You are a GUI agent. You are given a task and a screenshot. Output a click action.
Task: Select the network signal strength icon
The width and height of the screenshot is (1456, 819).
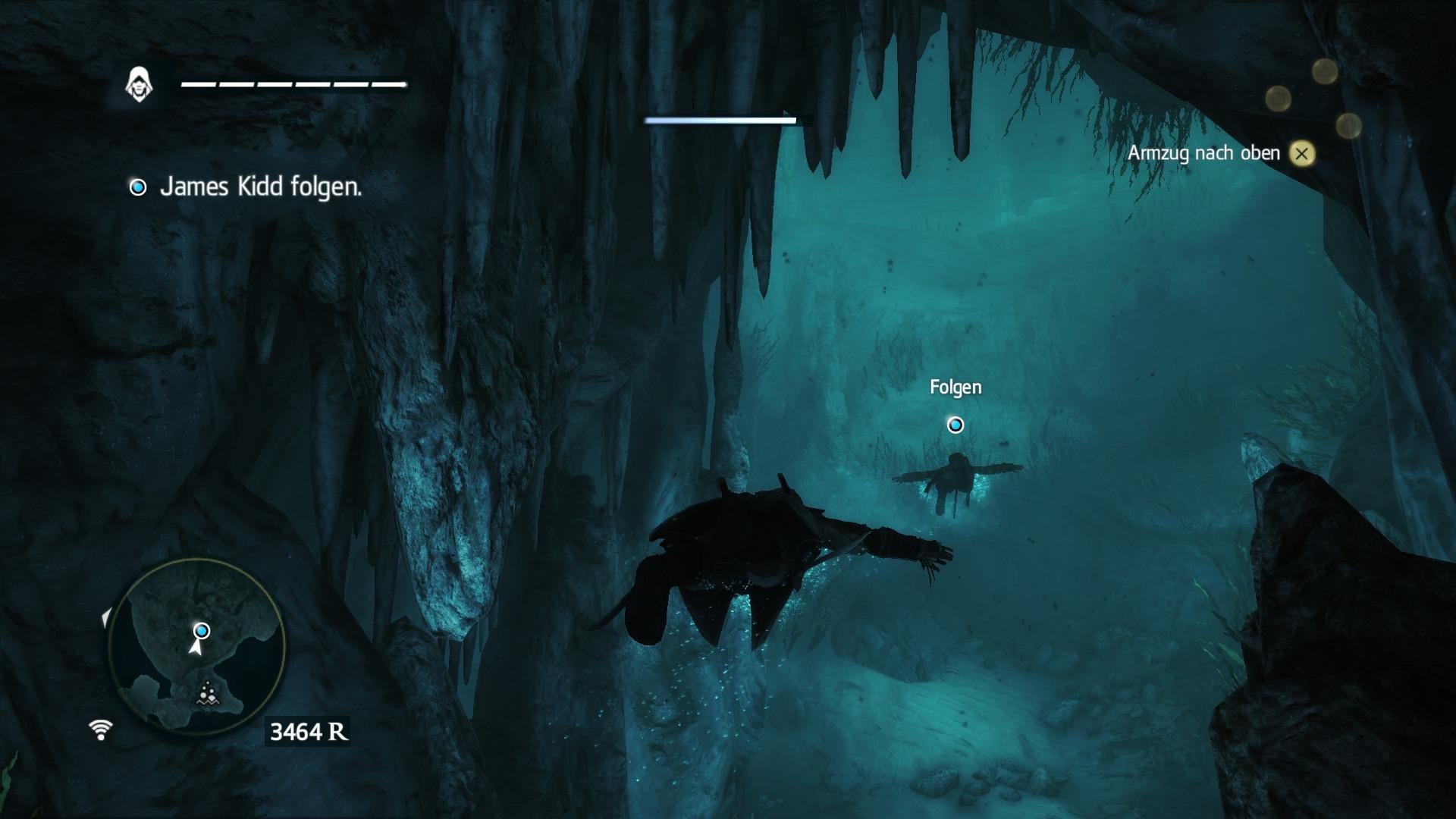click(x=100, y=730)
